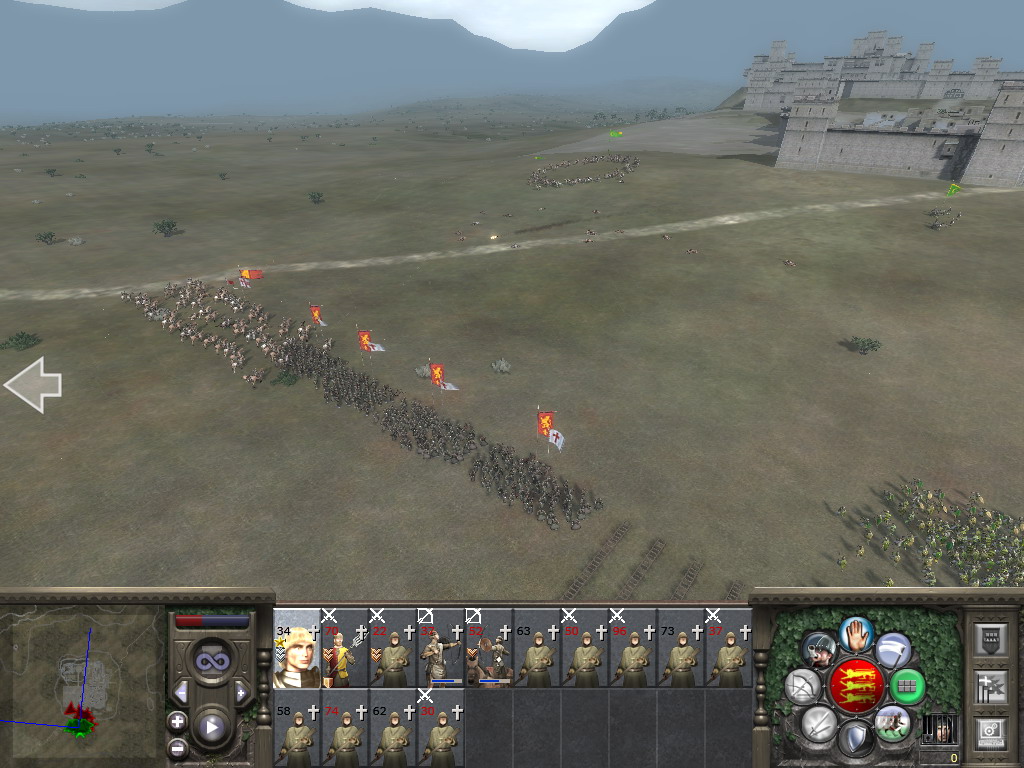Start battle with the play button
1024x768 pixels.
tap(211, 727)
